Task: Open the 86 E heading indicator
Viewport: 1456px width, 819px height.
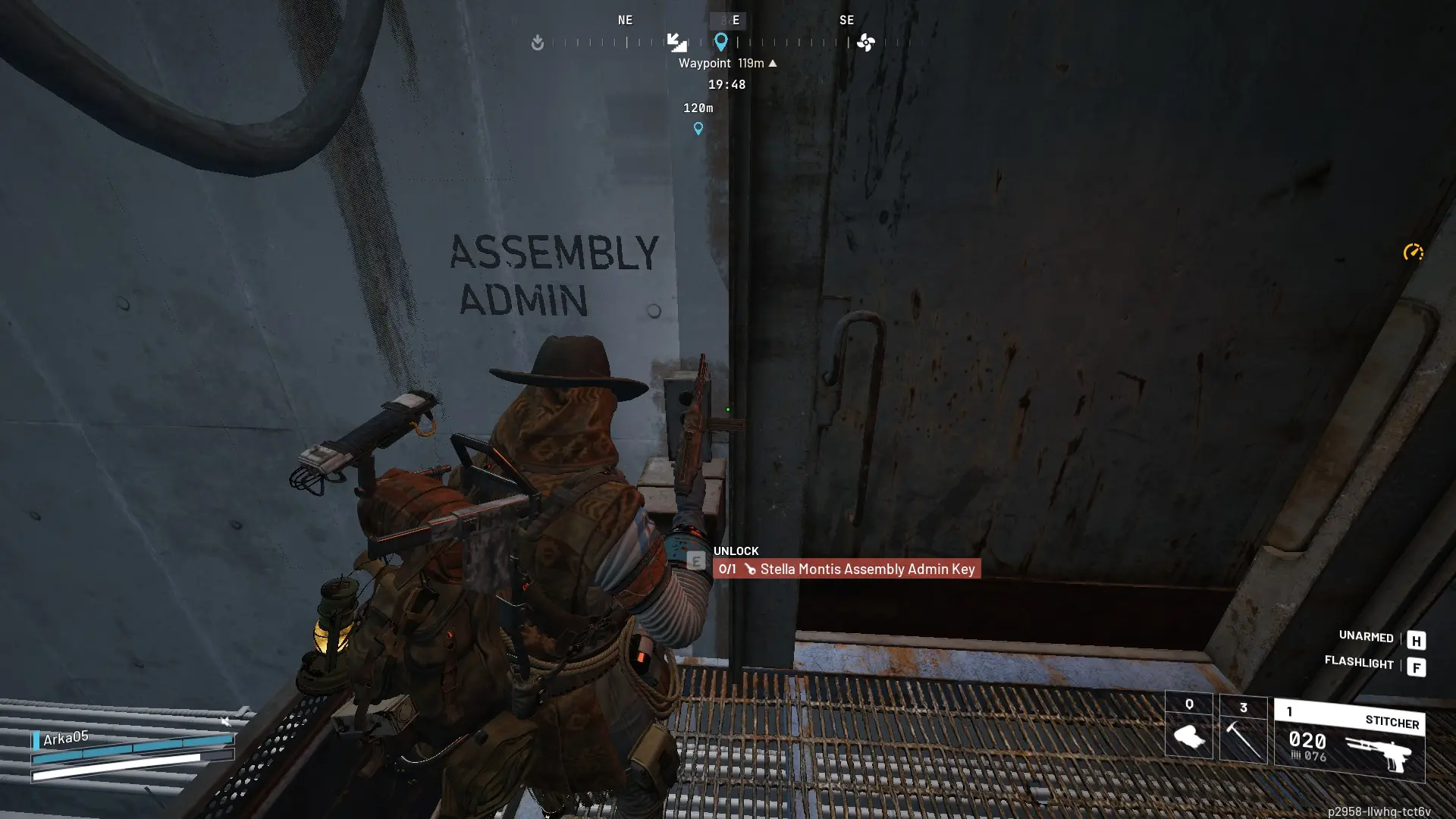Action: 726,20
